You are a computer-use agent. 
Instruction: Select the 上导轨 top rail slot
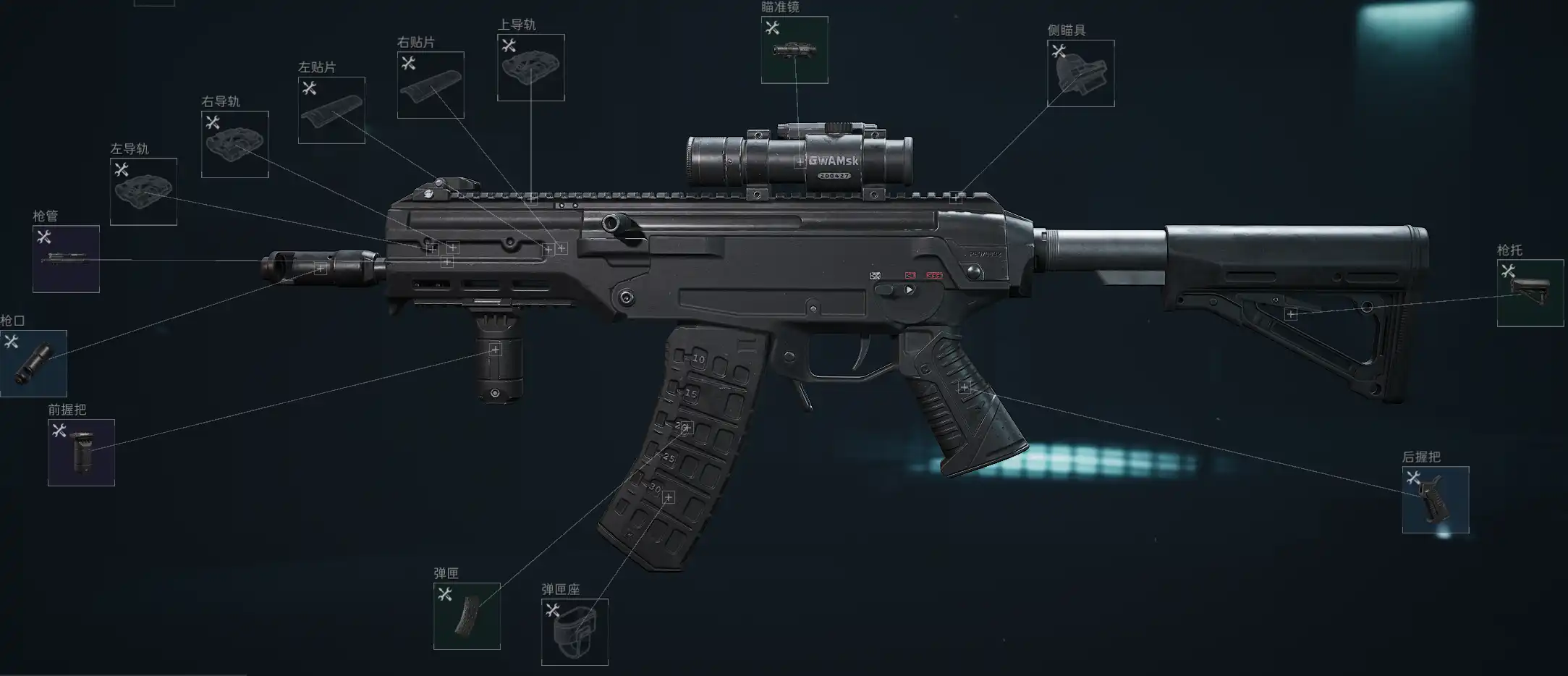click(531, 67)
